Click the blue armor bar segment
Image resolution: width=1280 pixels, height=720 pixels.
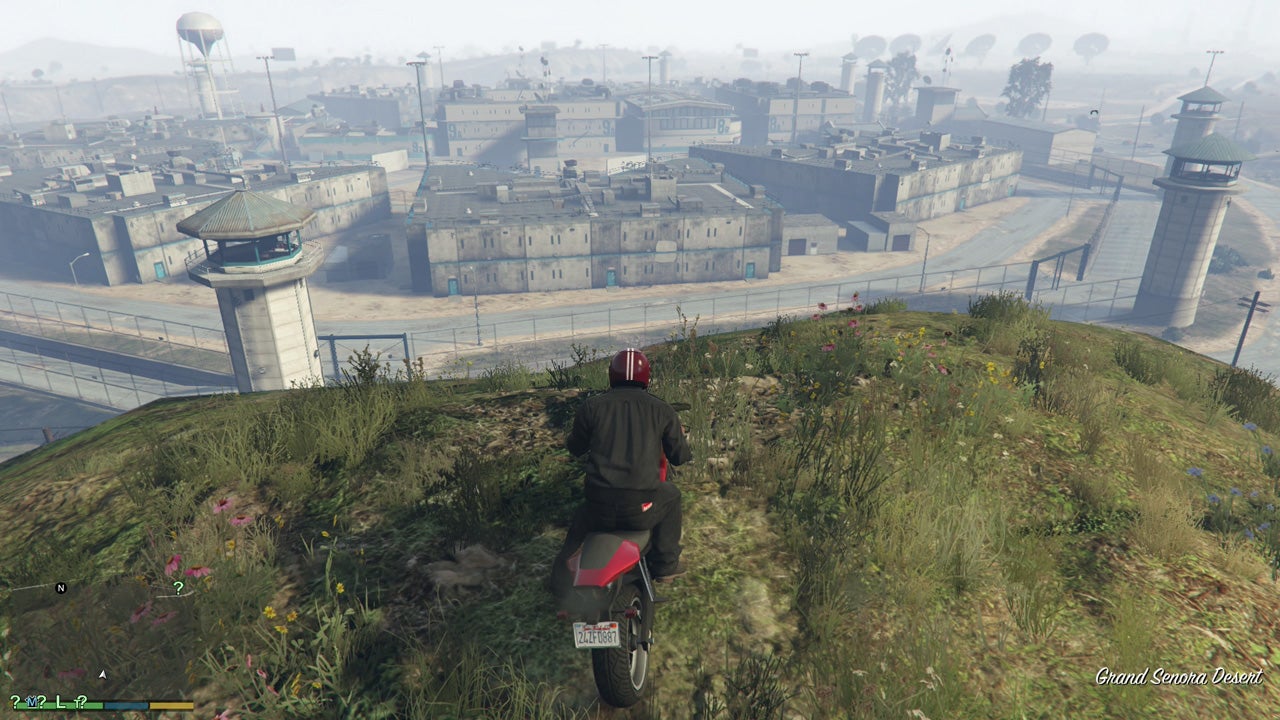125,704
